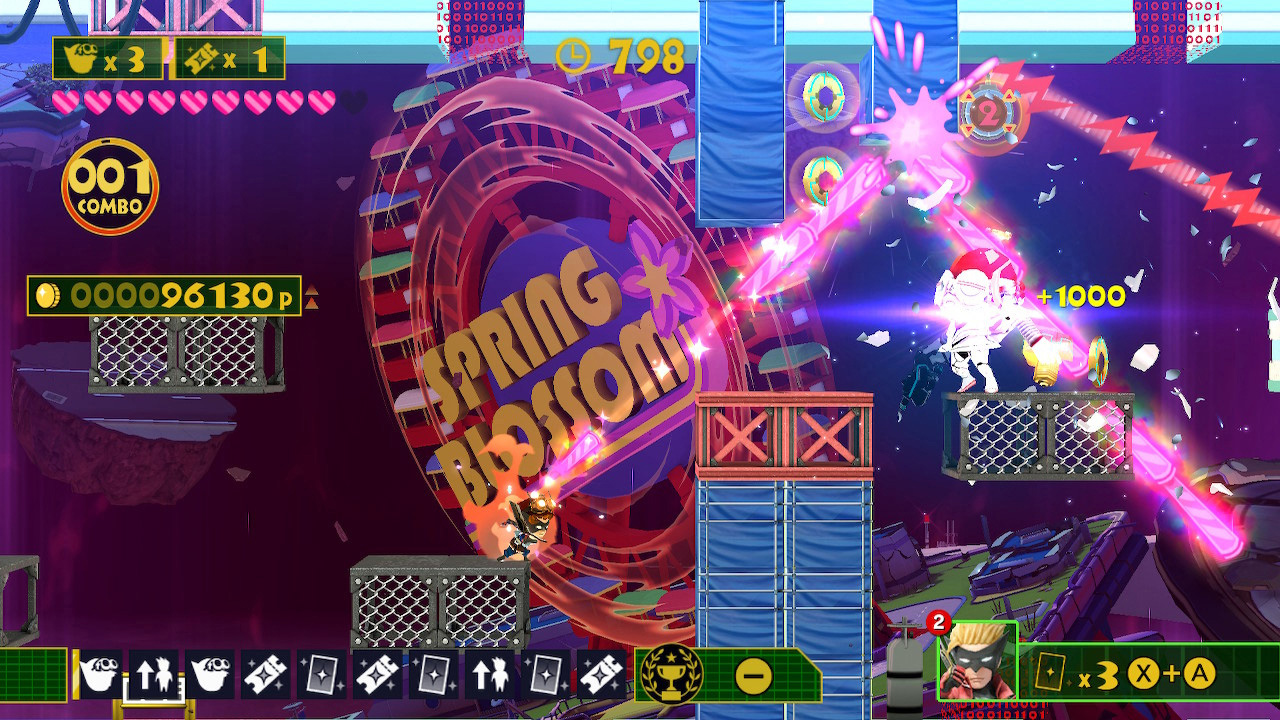Screen dimensions: 1280x720
Task: Select the glowing card item in the item bar
Action: (321, 671)
